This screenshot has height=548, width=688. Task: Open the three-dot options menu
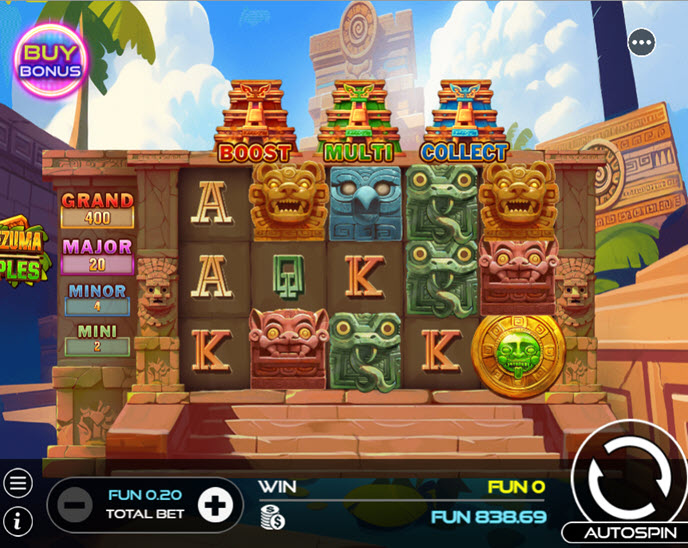coord(642,42)
